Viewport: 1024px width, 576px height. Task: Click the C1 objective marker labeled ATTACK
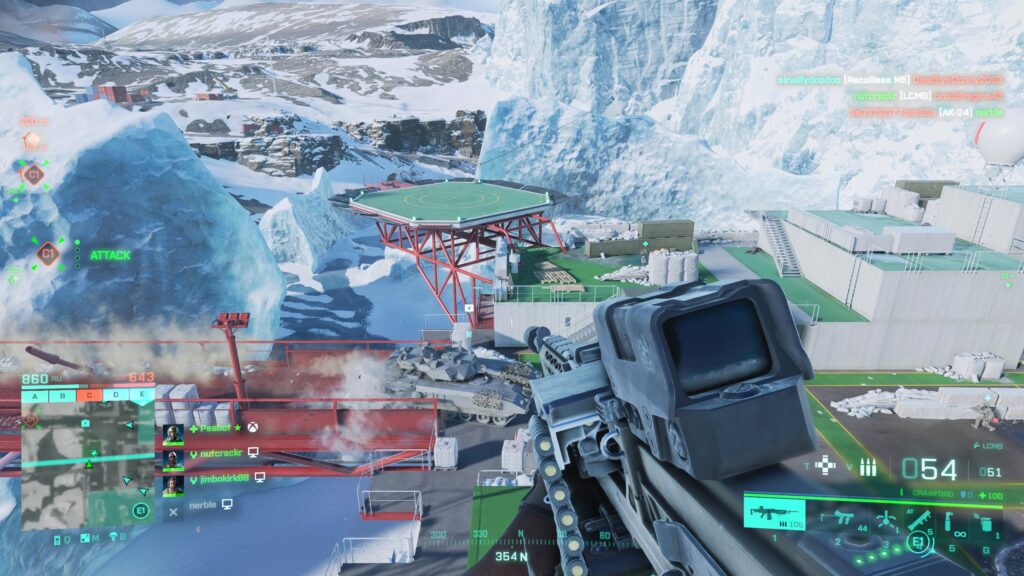coord(47,255)
